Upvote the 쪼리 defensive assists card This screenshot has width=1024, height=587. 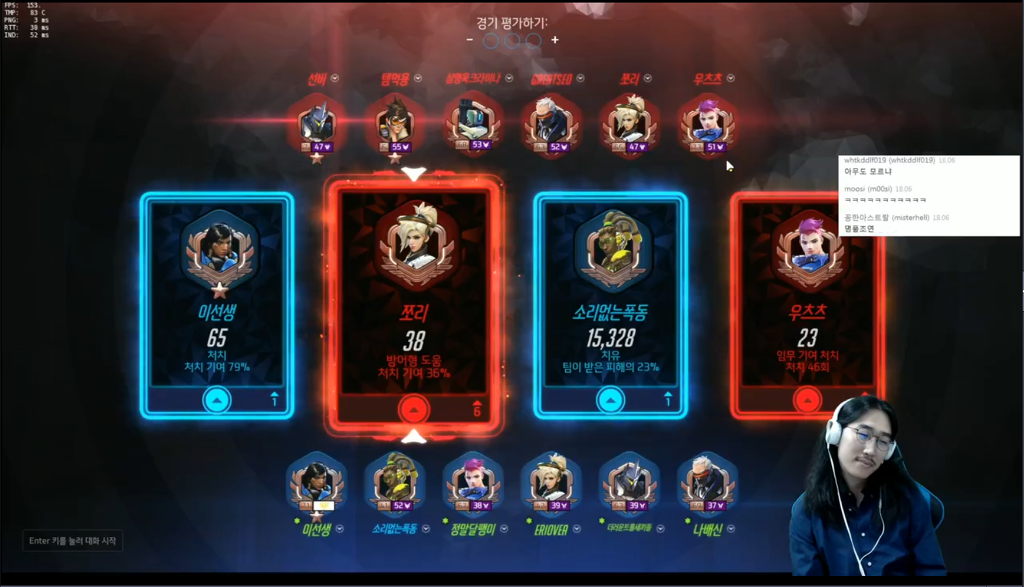click(413, 408)
